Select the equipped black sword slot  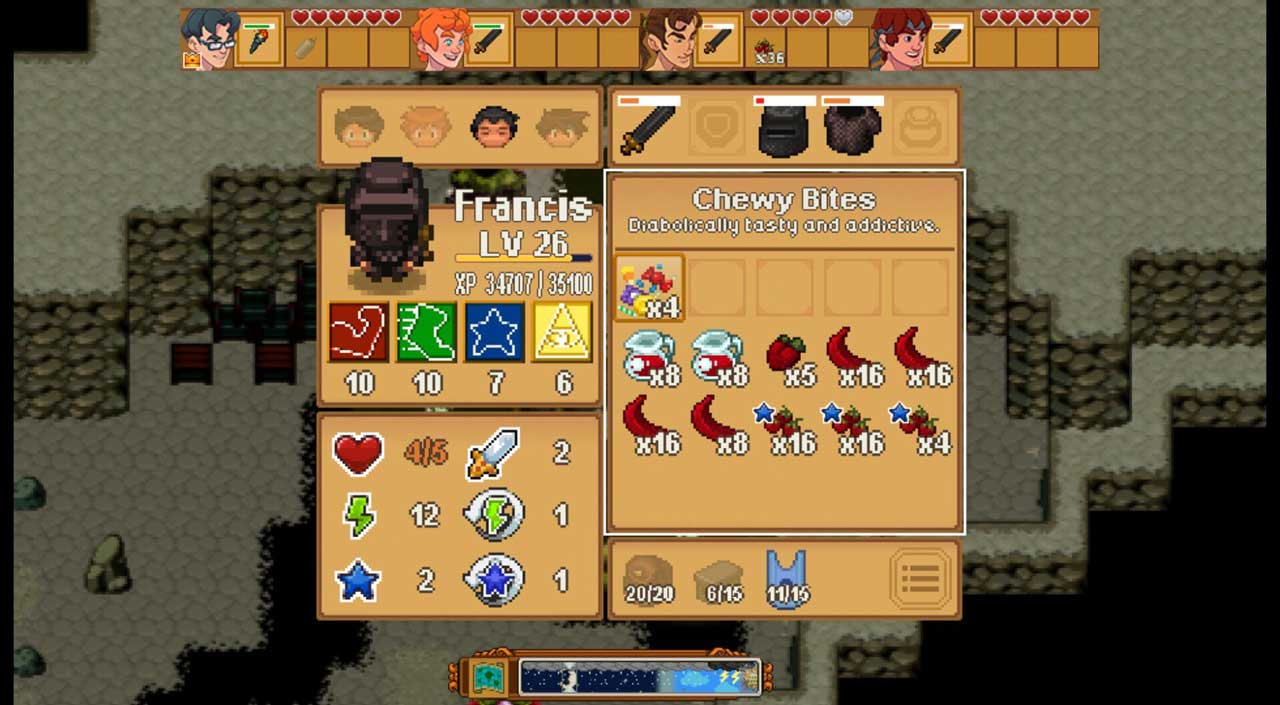(648, 129)
